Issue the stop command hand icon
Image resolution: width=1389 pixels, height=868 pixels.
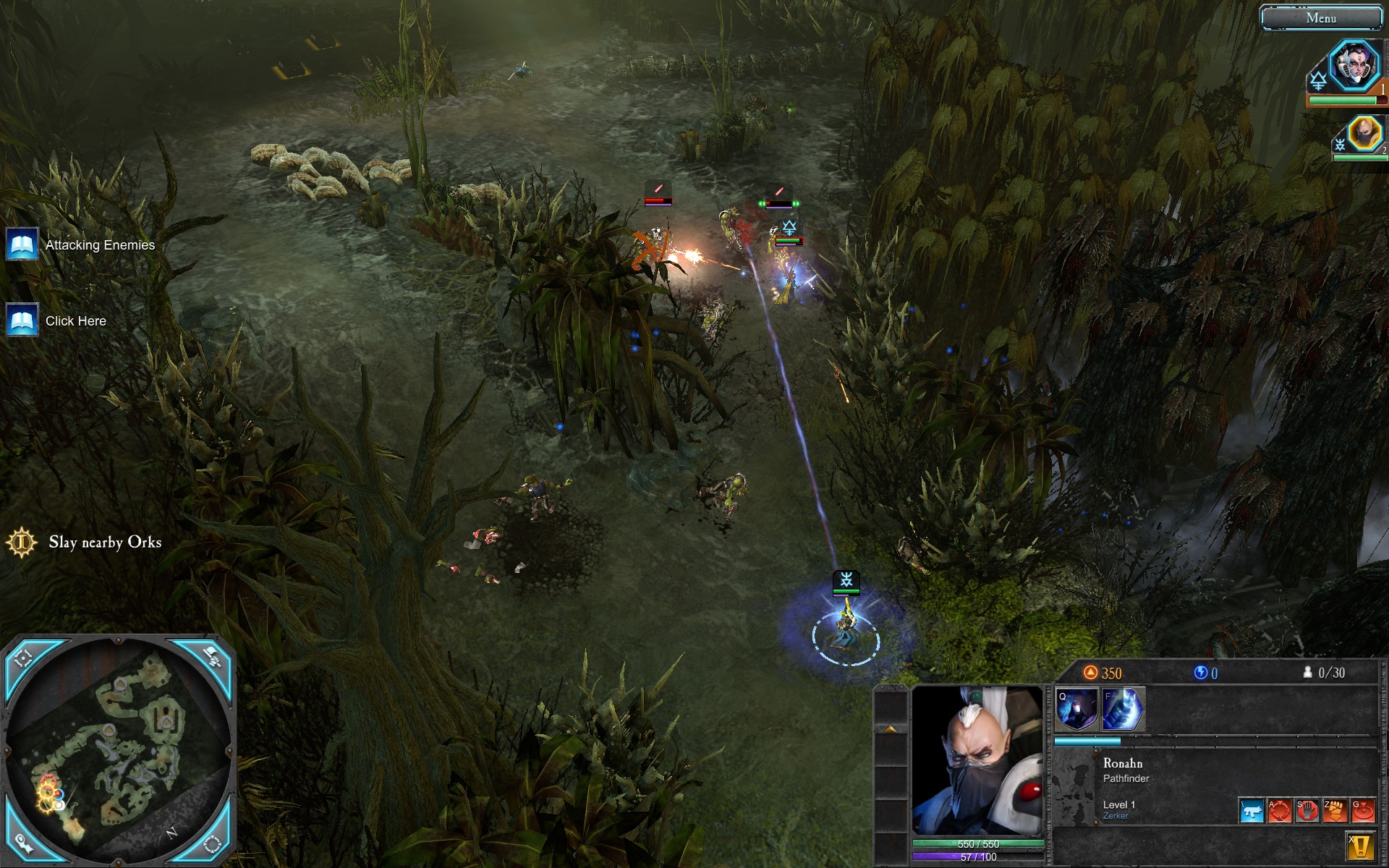(x=1307, y=811)
